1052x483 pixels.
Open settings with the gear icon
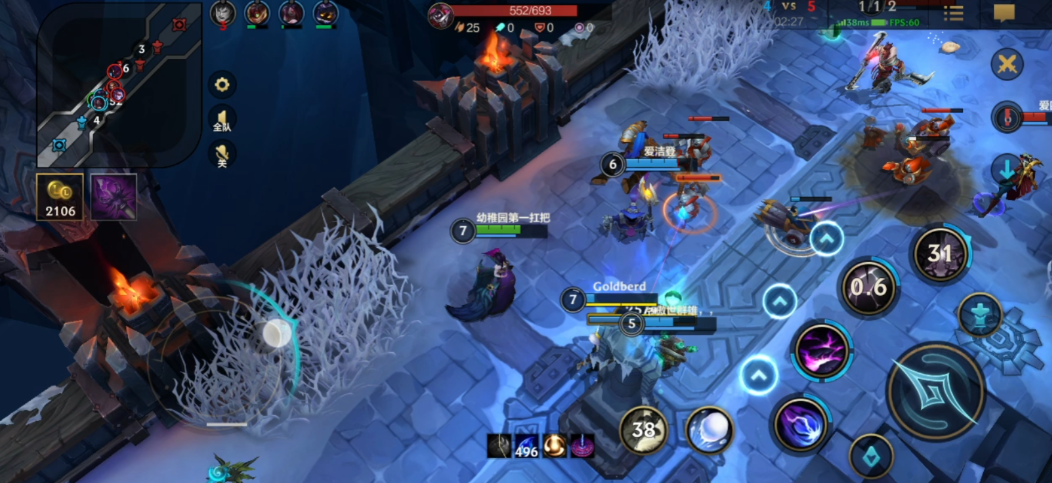click(222, 84)
